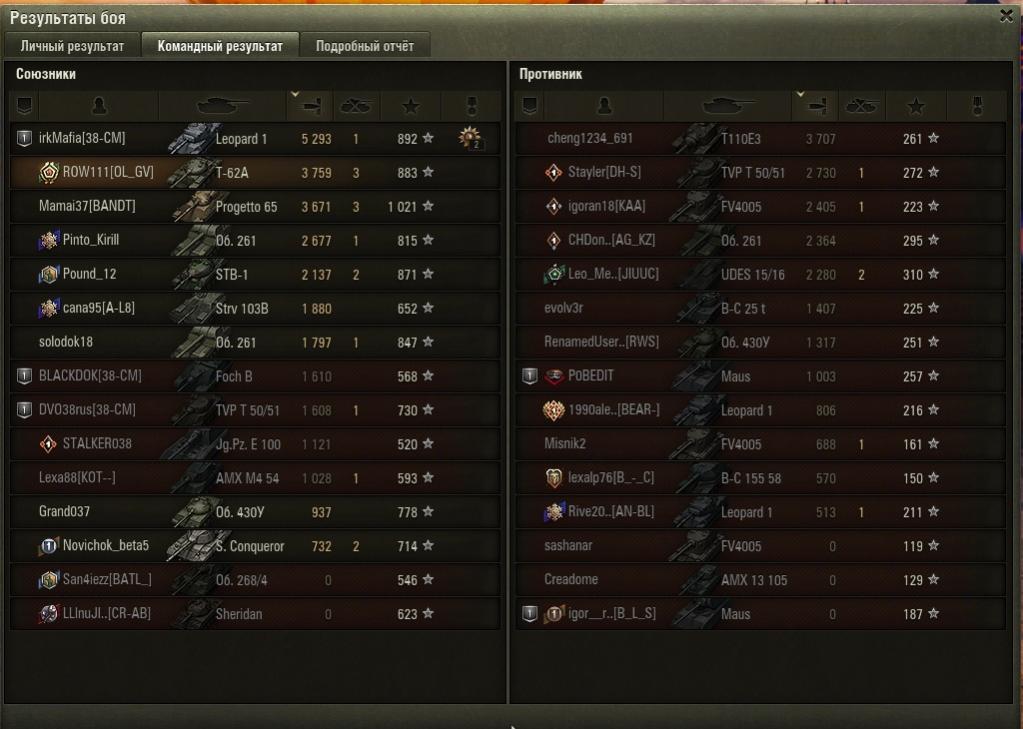
Task: Open the Подробный отчёт tab
Action: tap(364, 46)
